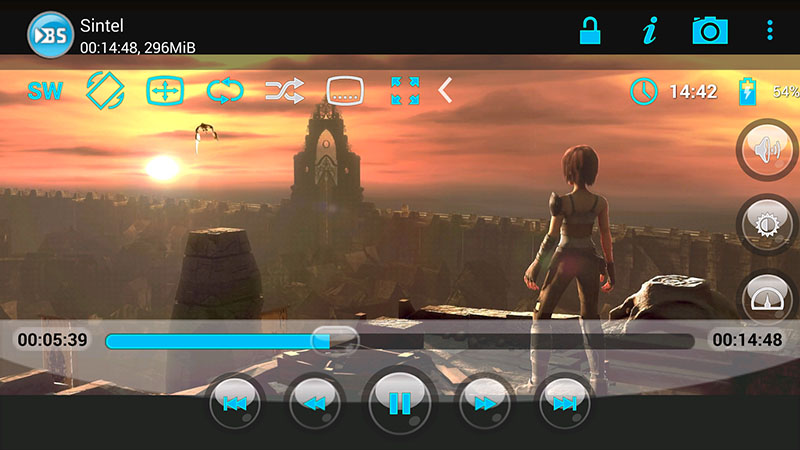800x450 pixels.
Task: Switch to fullscreen with the four-arrow icon
Action: tap(405, 91)
